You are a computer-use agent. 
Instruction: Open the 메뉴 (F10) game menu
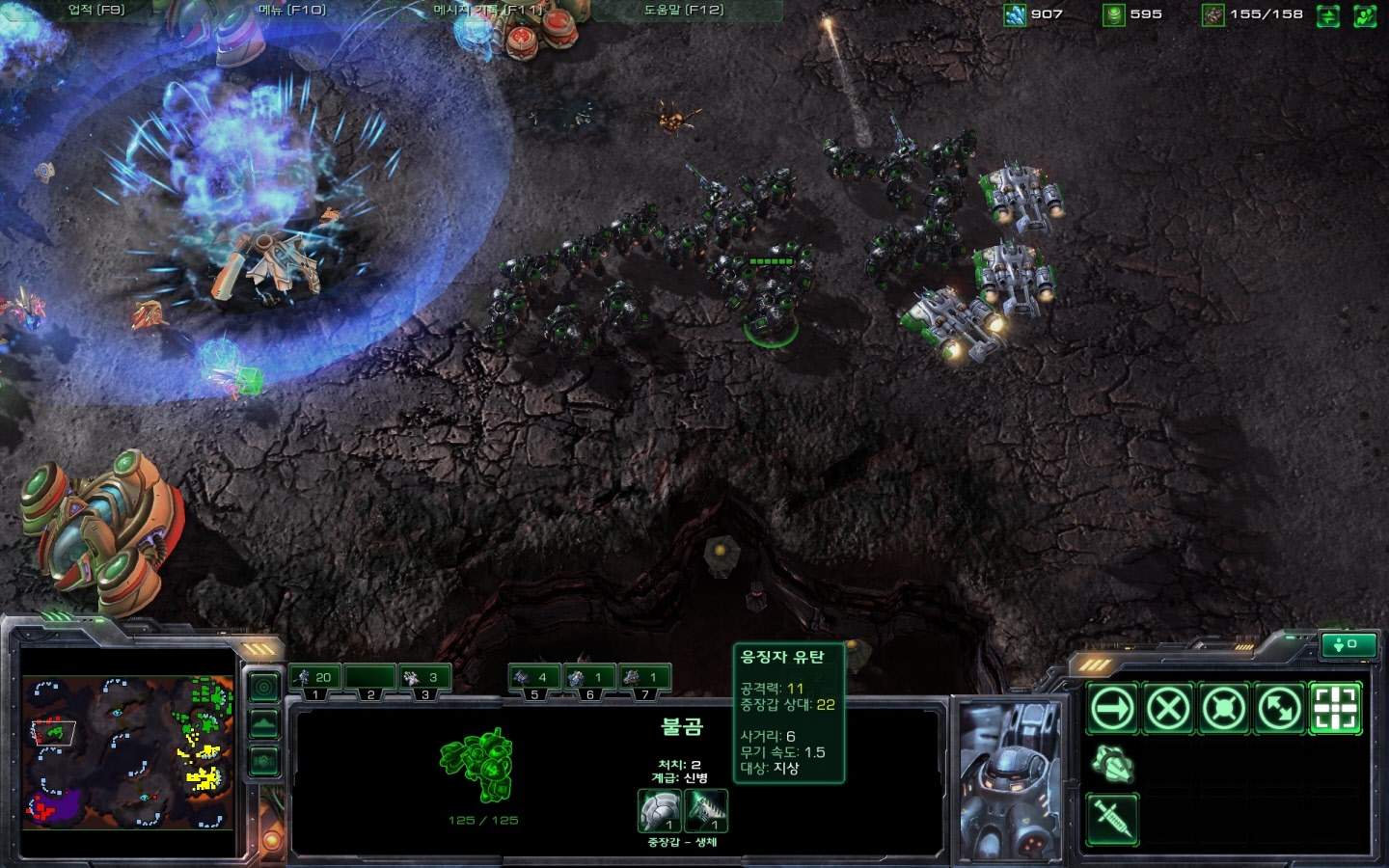coord(292,11)
